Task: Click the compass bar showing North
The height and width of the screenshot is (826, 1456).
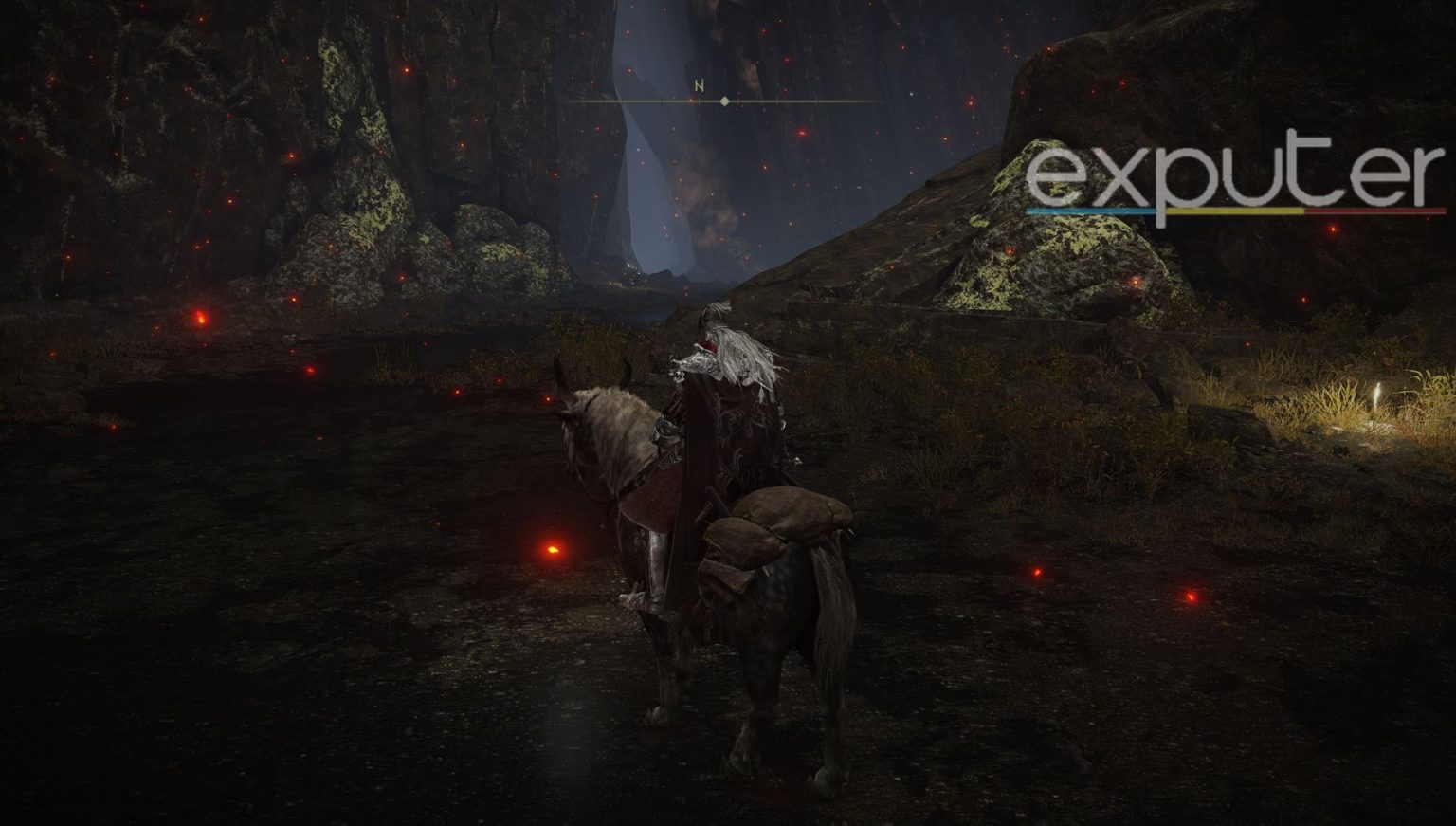Action: [724, 100]
